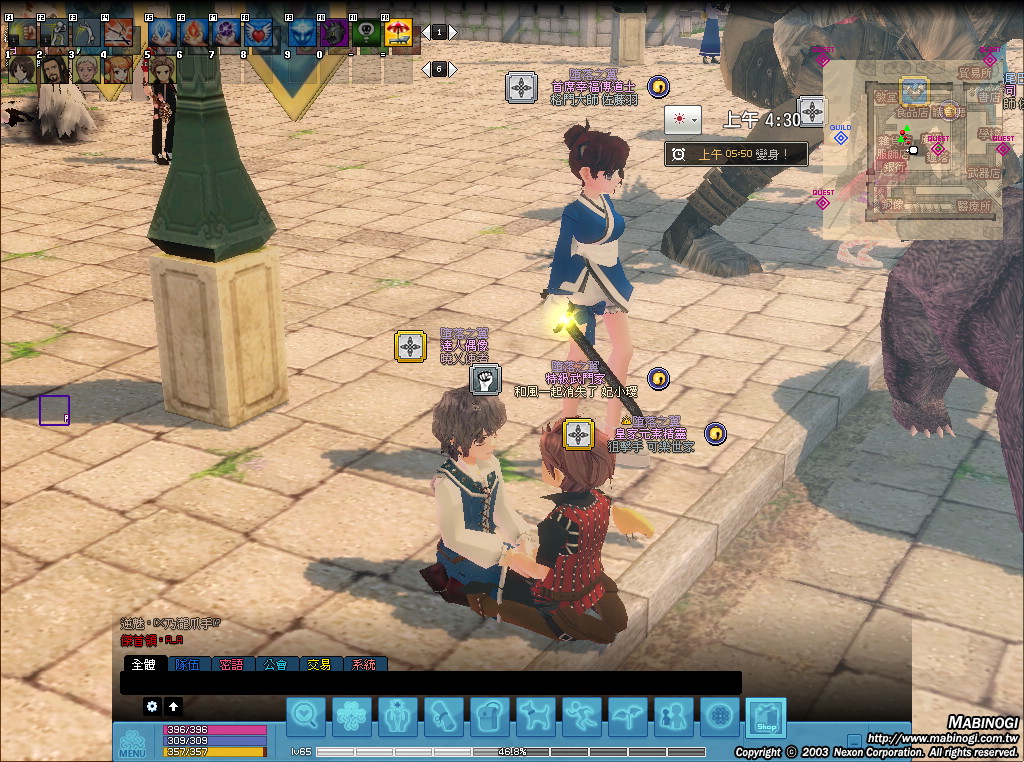Select the 公會 guild chat tab
The height and width of the screenshot is (762, 1024).
276,664
